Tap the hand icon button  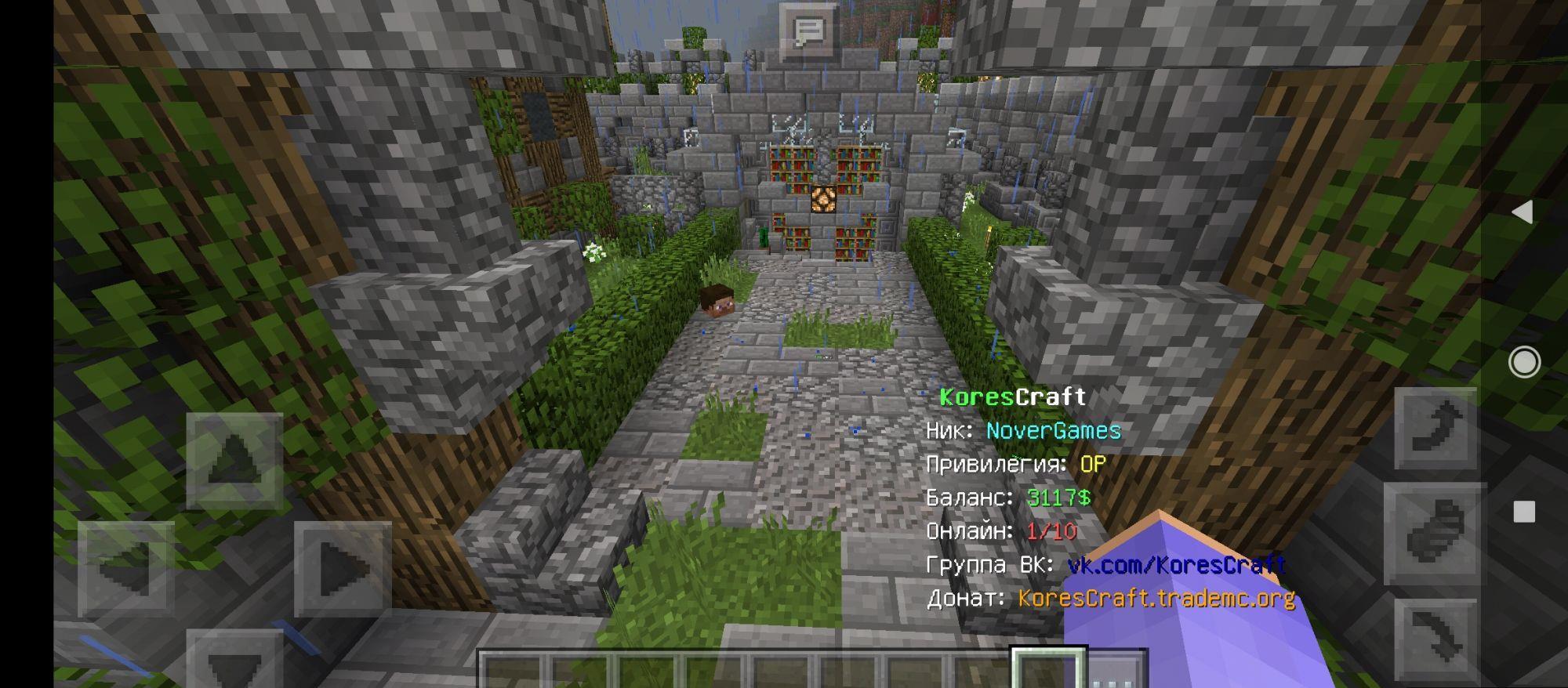pyautogui.click(x=1435, y=533)
